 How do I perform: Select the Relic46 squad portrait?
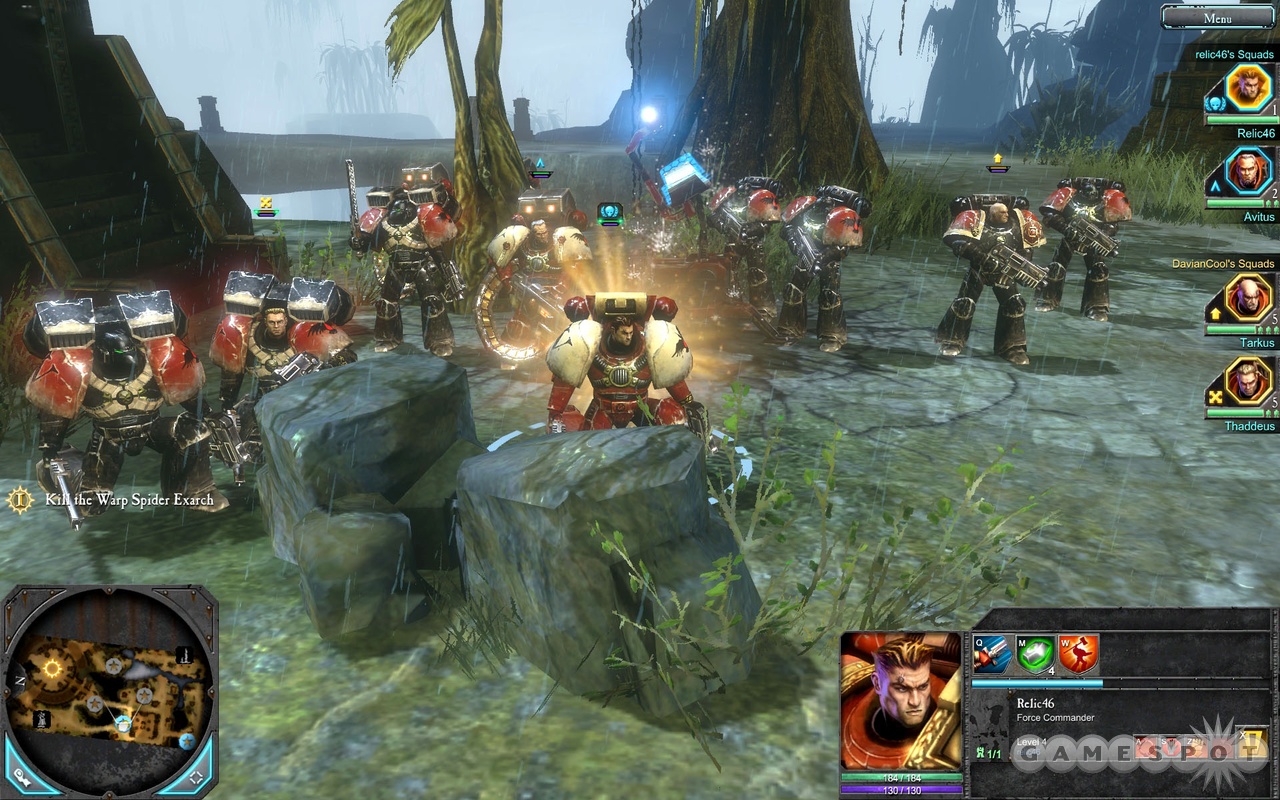(x=1247, y=88)
